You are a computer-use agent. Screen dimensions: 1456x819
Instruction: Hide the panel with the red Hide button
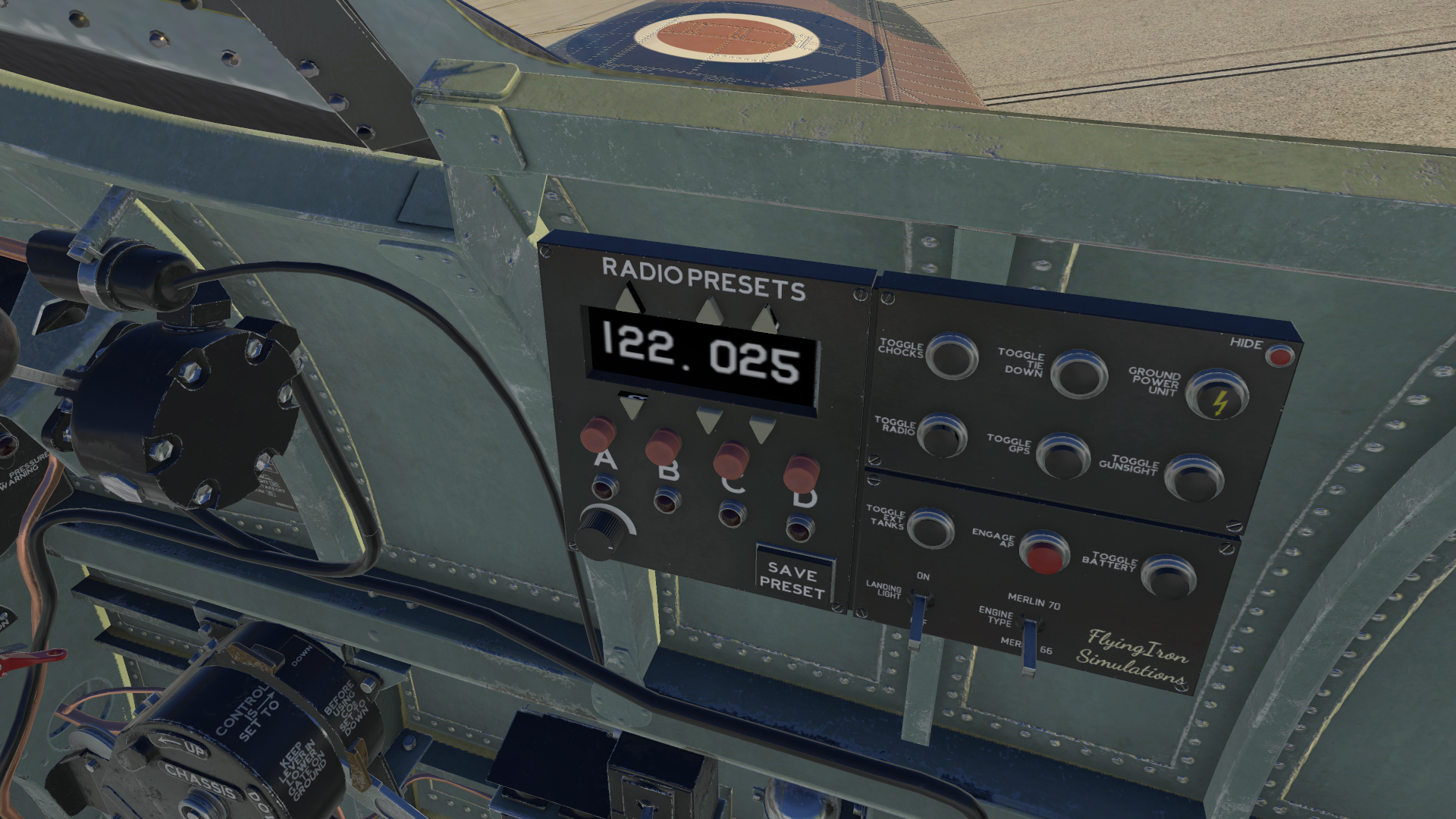click(x=1280, y=356)
